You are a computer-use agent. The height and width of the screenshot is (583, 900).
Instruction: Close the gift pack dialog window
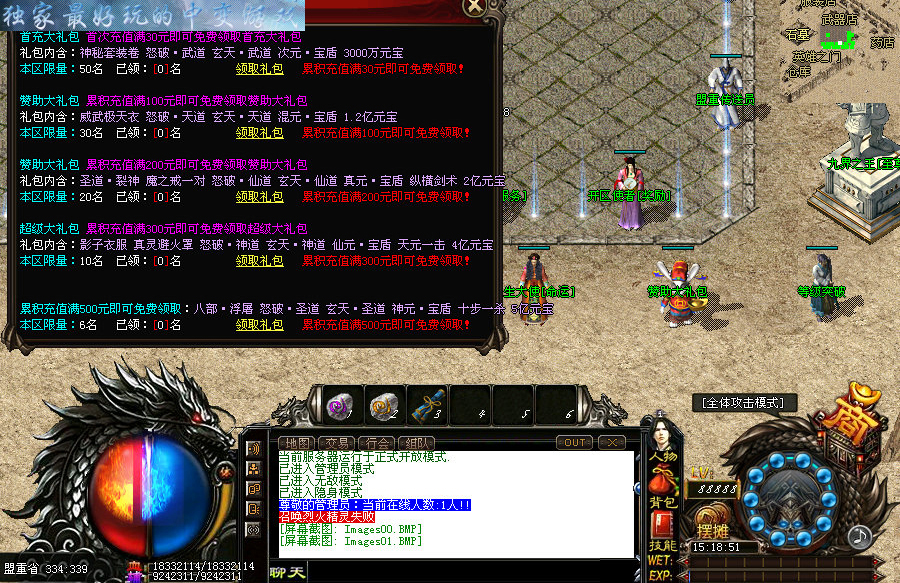point(476,6)
